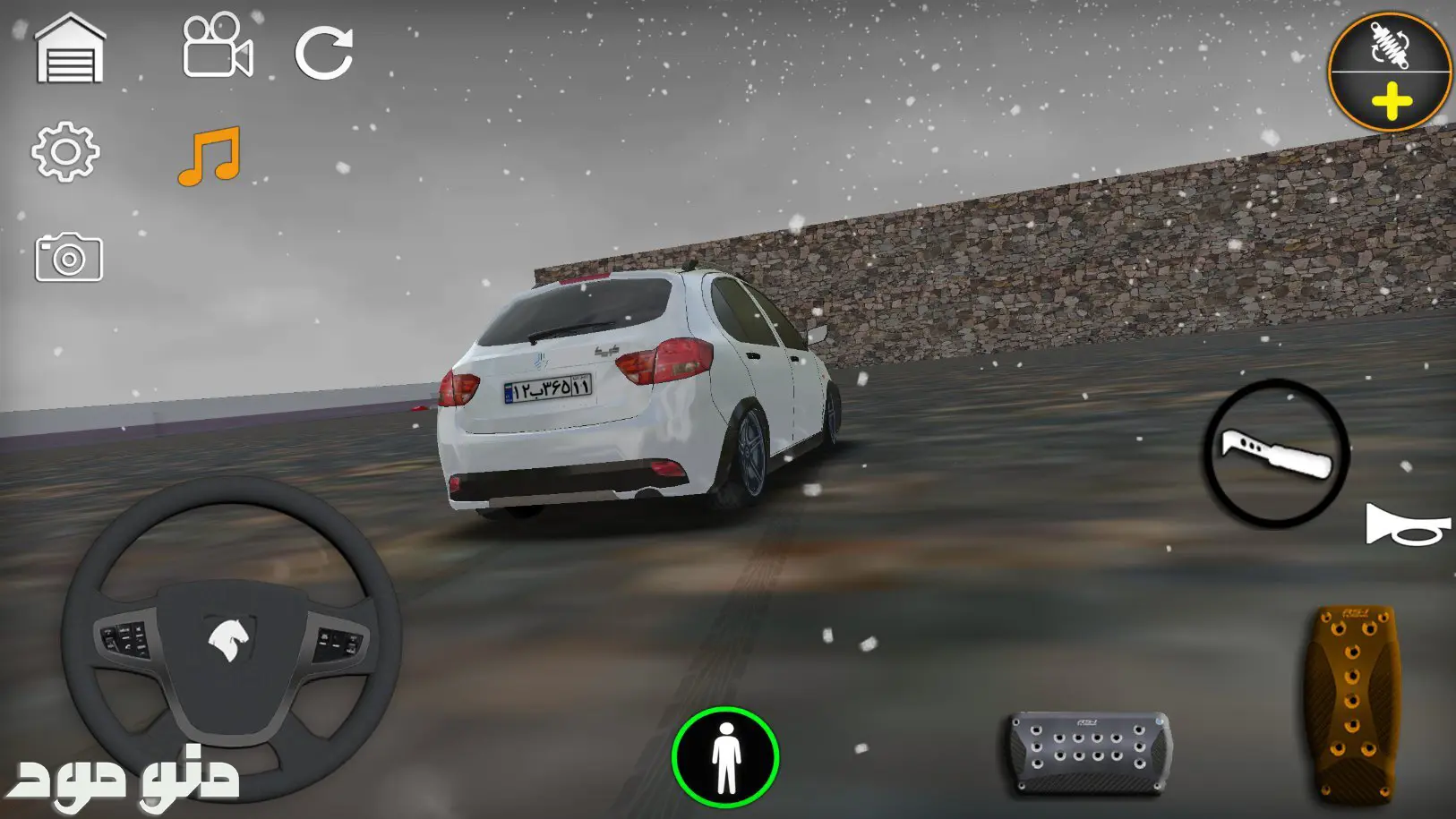This screenshot has height=819, width=1456.
Task: Pull the handbrake lever button
Action: pos(1276,453)
